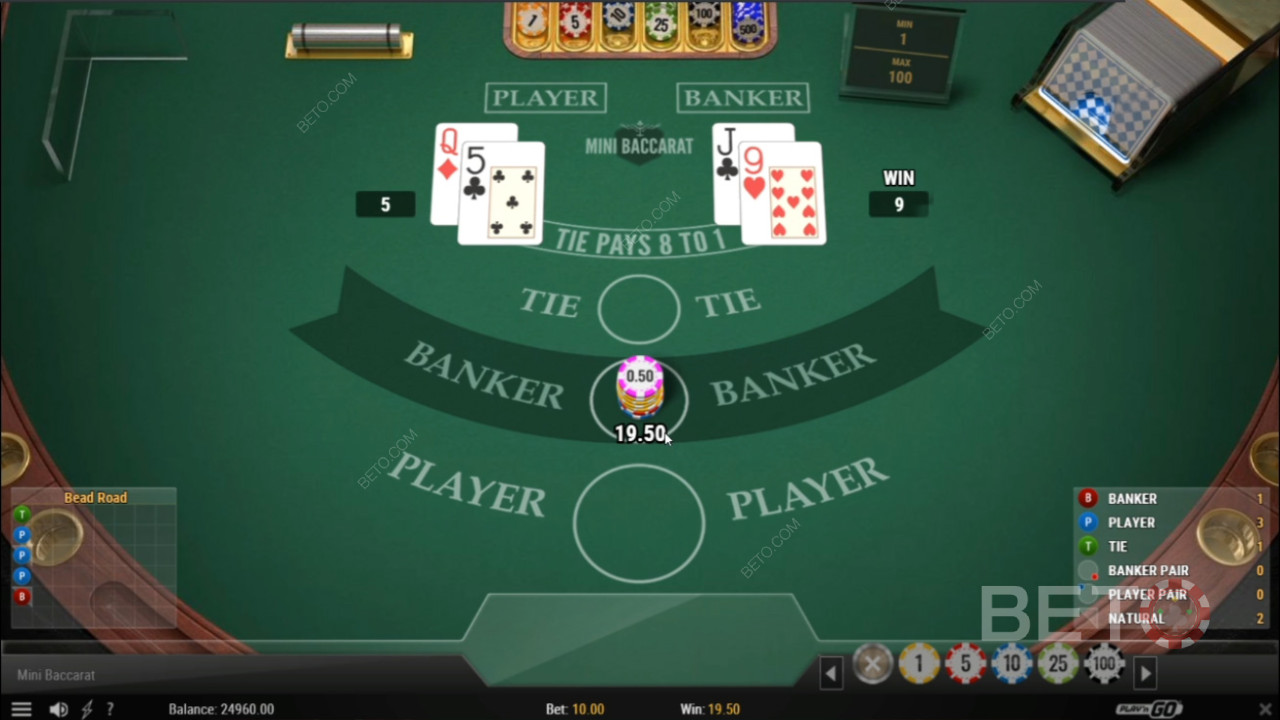The image size is (1280, 720).
Task: Toggle the Bead Road history panel
Action: 97,497
